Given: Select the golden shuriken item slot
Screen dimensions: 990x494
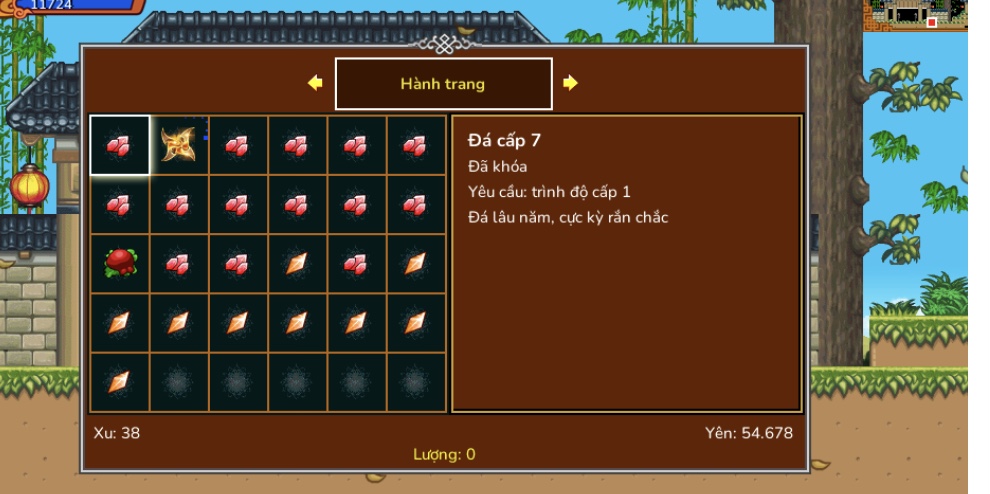Looking at the screenshot, I should 179,146.
